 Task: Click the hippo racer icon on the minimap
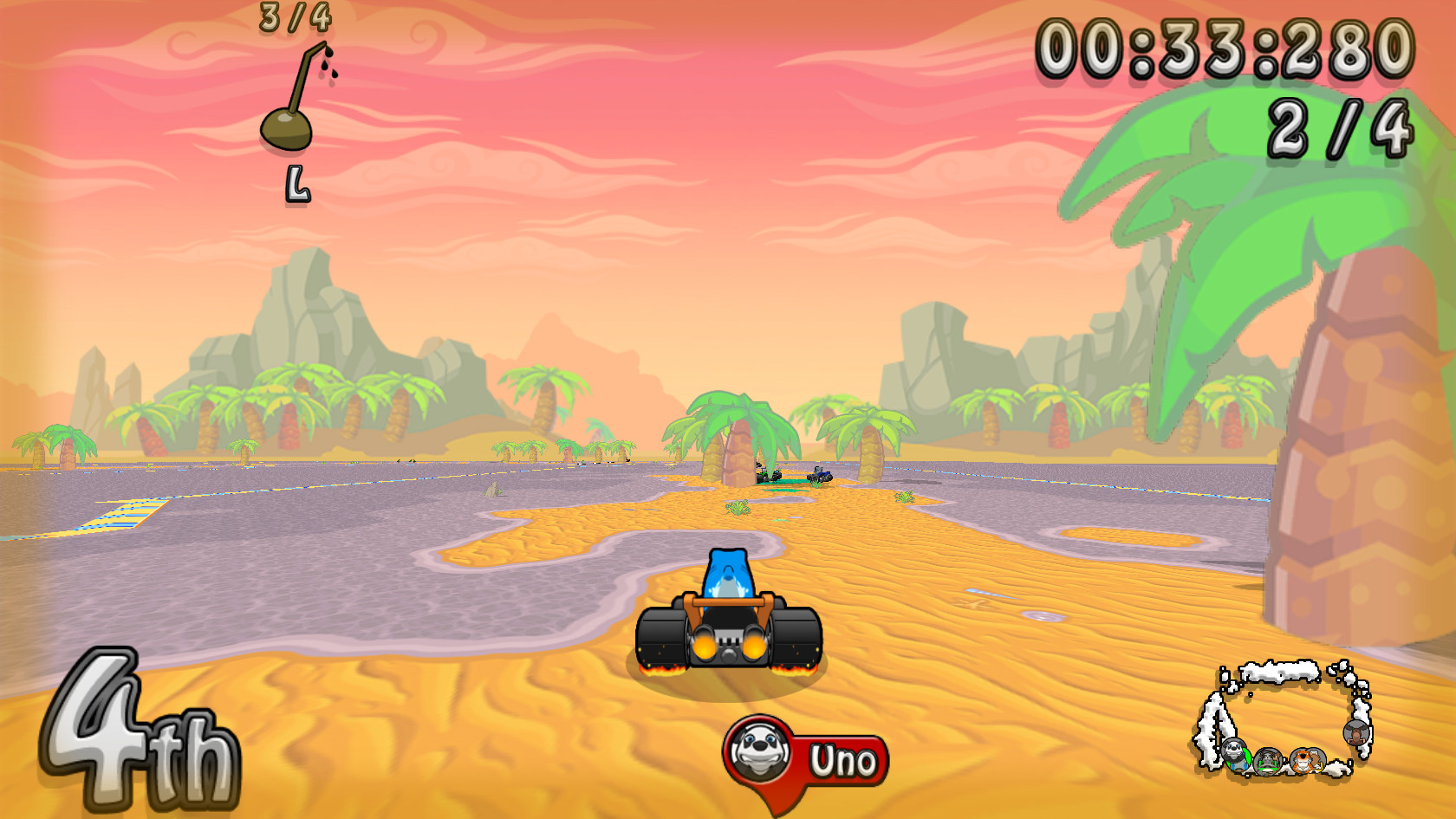coord(1267,763)
